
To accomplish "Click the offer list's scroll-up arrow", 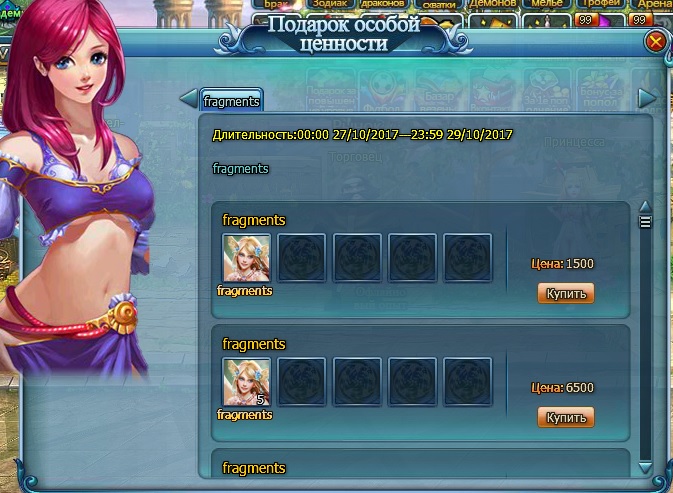I will (x=645, y=207).
